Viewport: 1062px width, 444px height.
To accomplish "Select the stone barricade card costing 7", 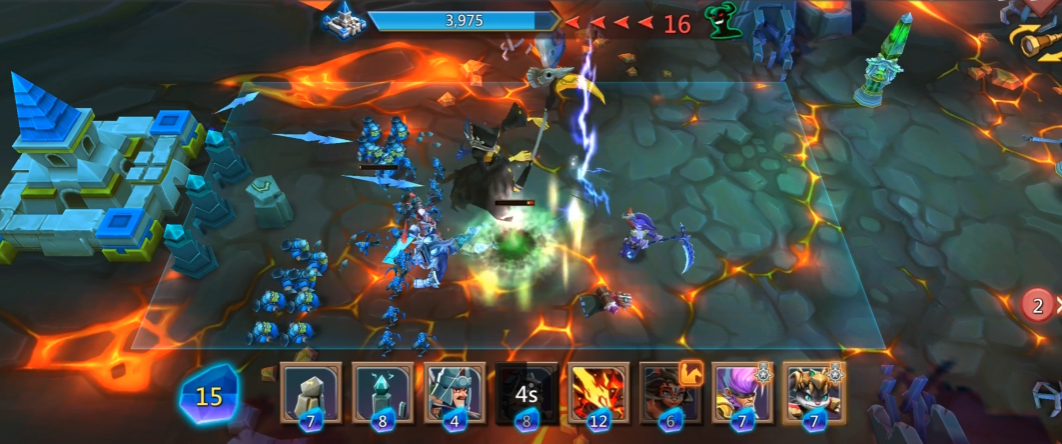I will 310,393.
